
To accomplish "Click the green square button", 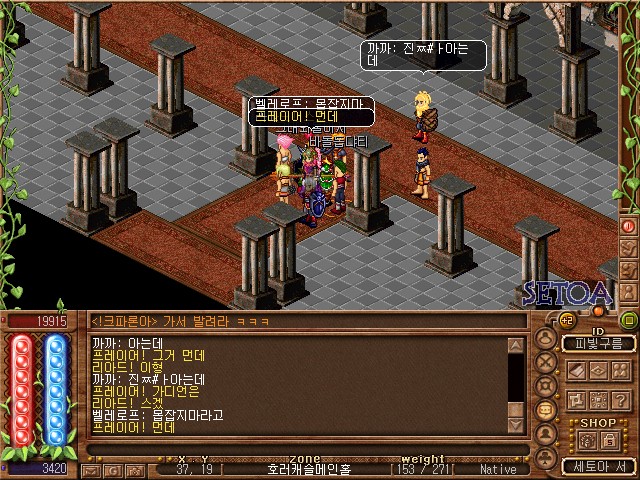I will point(629,320).
